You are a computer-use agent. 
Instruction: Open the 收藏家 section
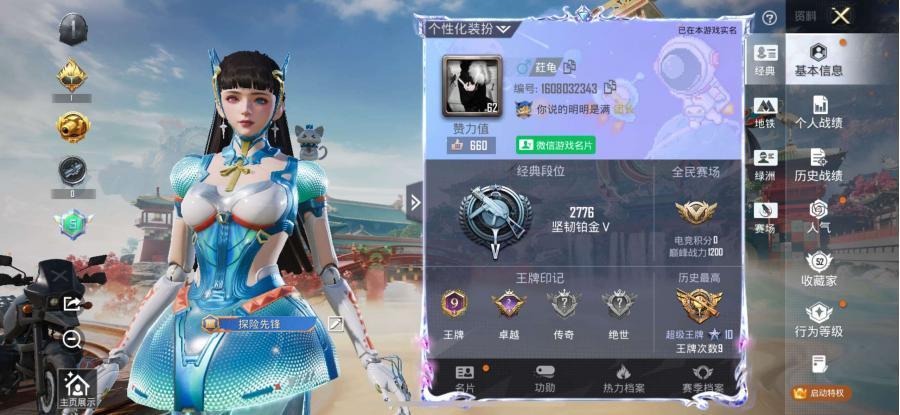pyautogui.click(x=818, y=269)
